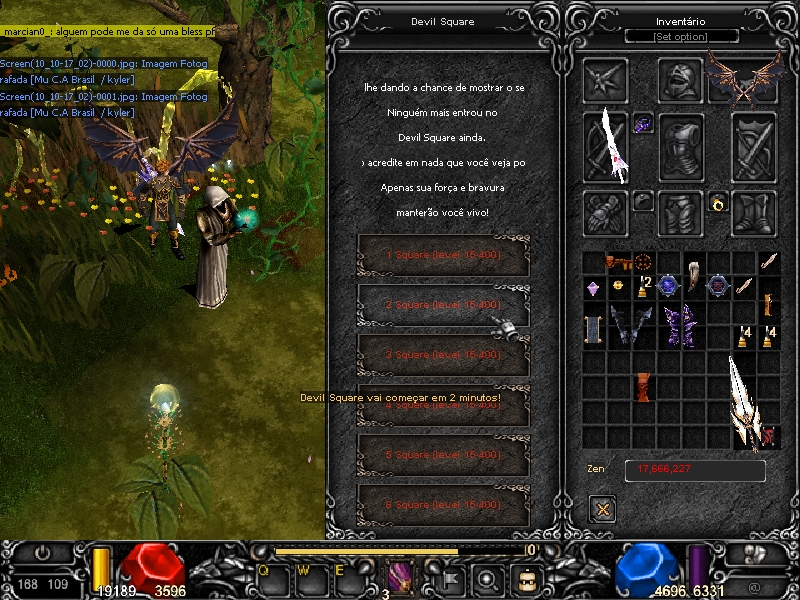800x600 pixels.
Task: Click the helmet equipment slot
Action: pos(680,78)
